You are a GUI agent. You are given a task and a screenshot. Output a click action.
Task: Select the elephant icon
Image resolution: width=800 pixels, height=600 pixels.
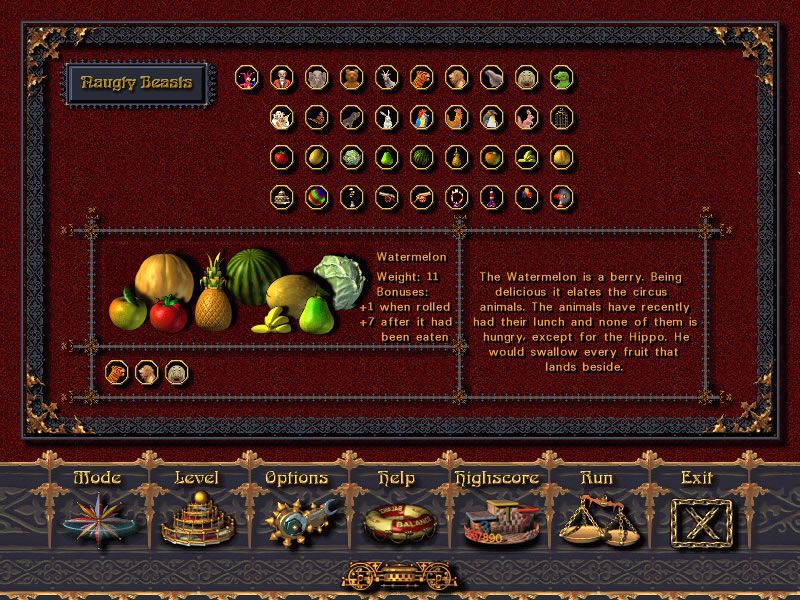pyautogui.click(x=317, y=78)
